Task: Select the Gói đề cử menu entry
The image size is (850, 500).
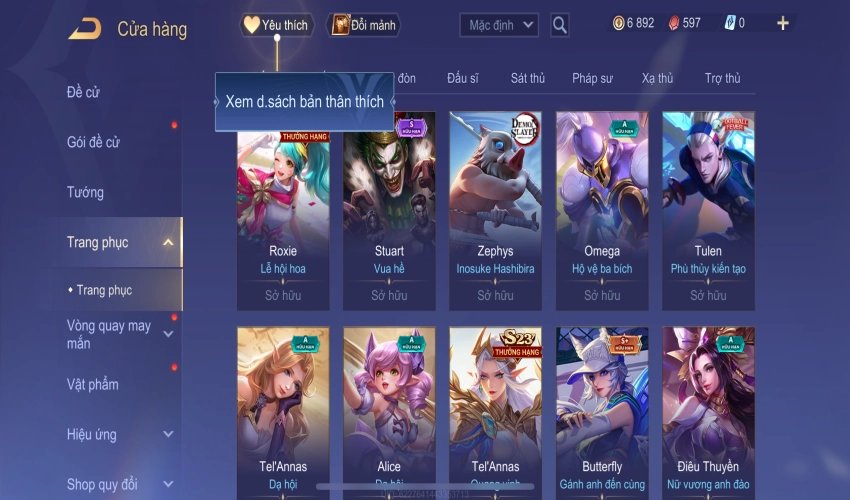Action: pos(93,142)
